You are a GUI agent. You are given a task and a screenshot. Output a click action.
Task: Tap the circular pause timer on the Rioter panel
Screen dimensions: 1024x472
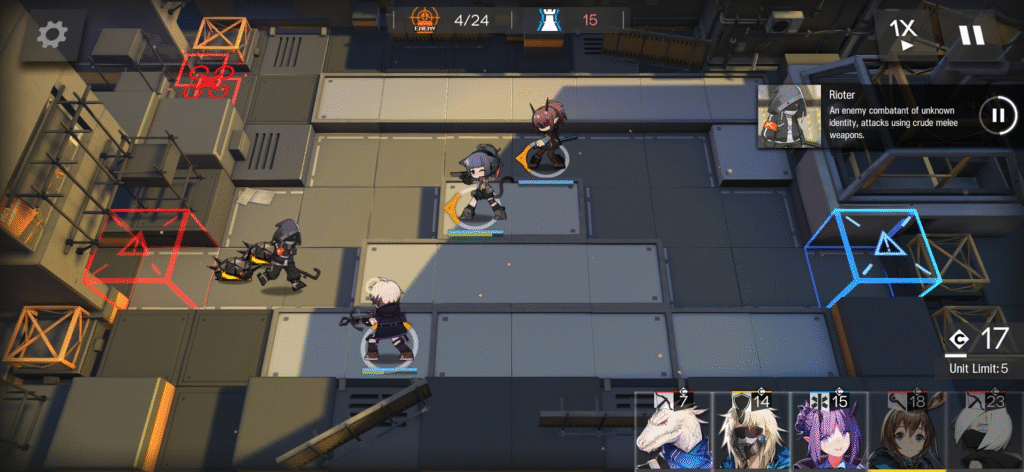coord(996,114)
